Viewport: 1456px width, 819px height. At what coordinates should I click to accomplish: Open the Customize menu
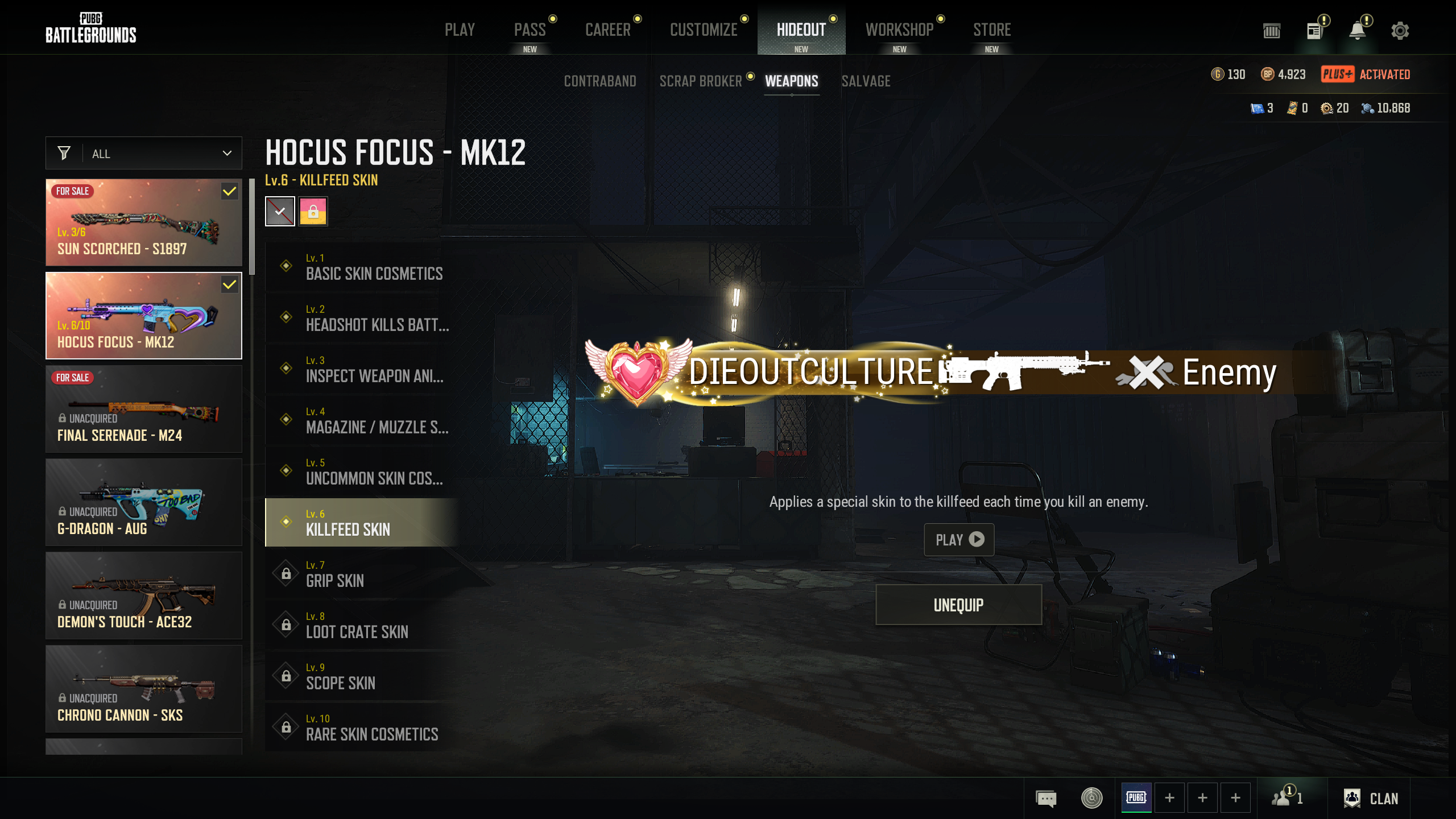click(x=704, y=30)
